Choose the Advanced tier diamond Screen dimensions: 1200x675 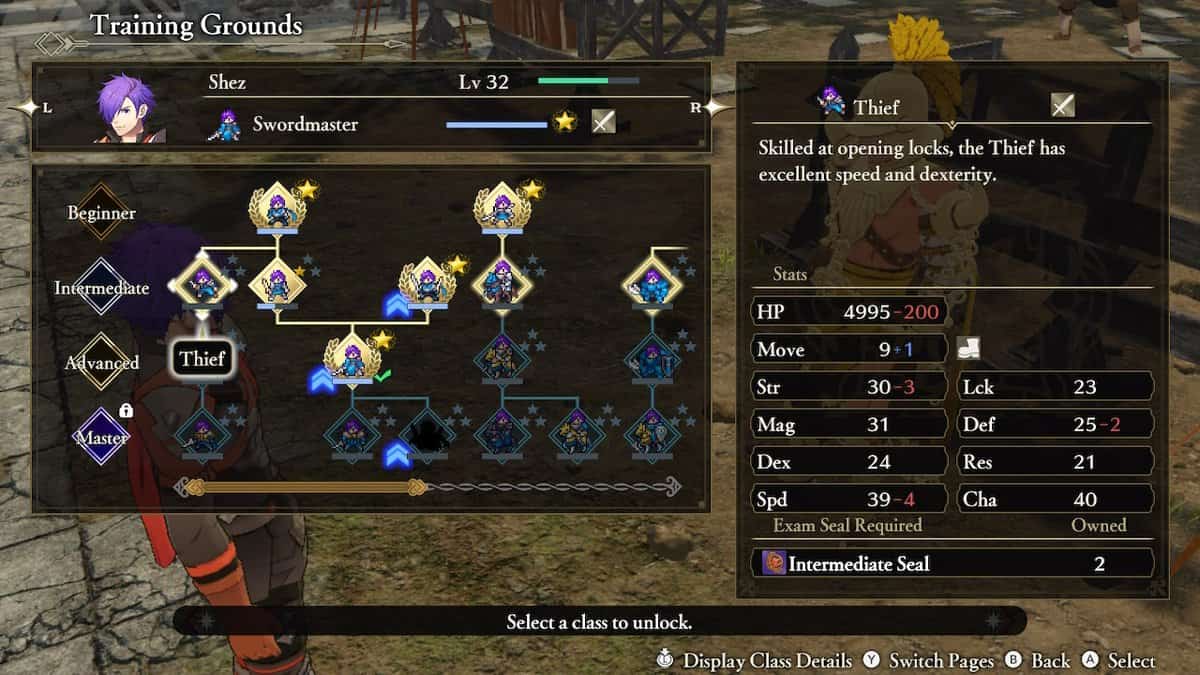[x=101, y=363]
